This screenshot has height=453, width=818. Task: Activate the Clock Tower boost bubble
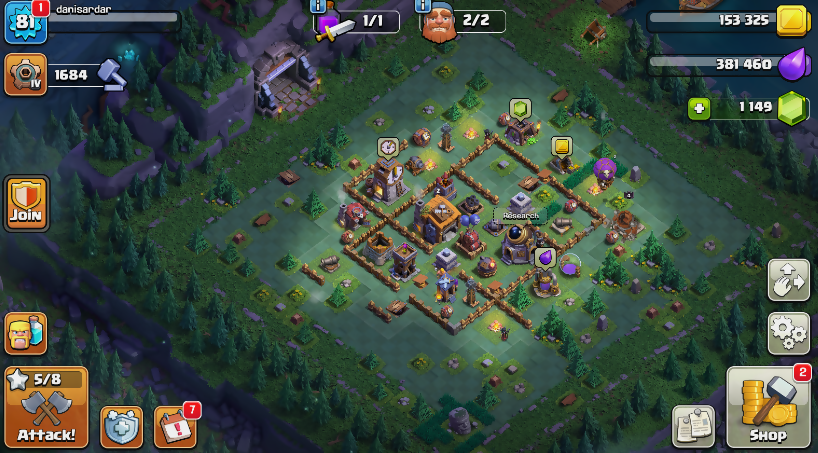[x=388, y=147]
